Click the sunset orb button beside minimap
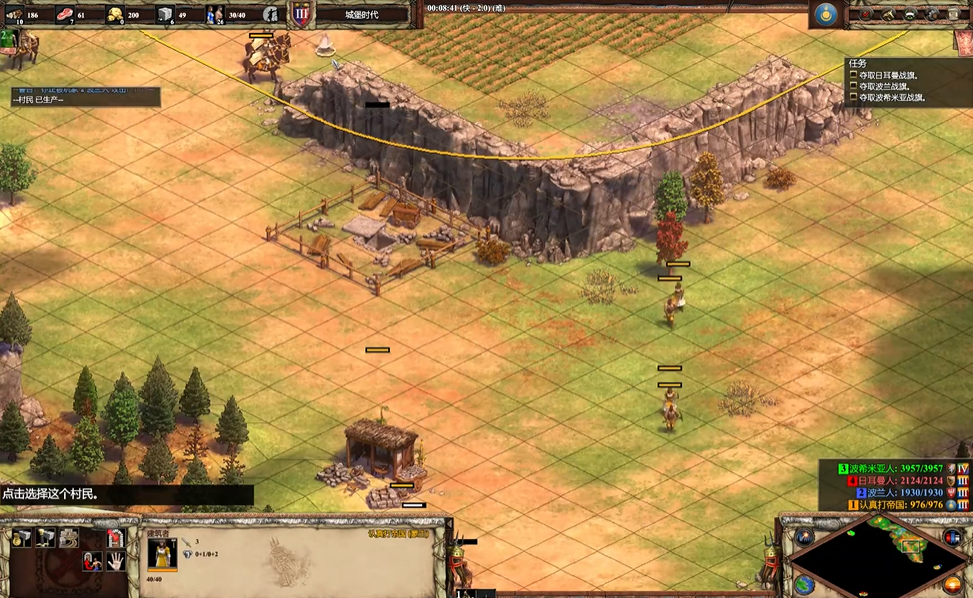The image size is (973, 598). coord(952,583)
